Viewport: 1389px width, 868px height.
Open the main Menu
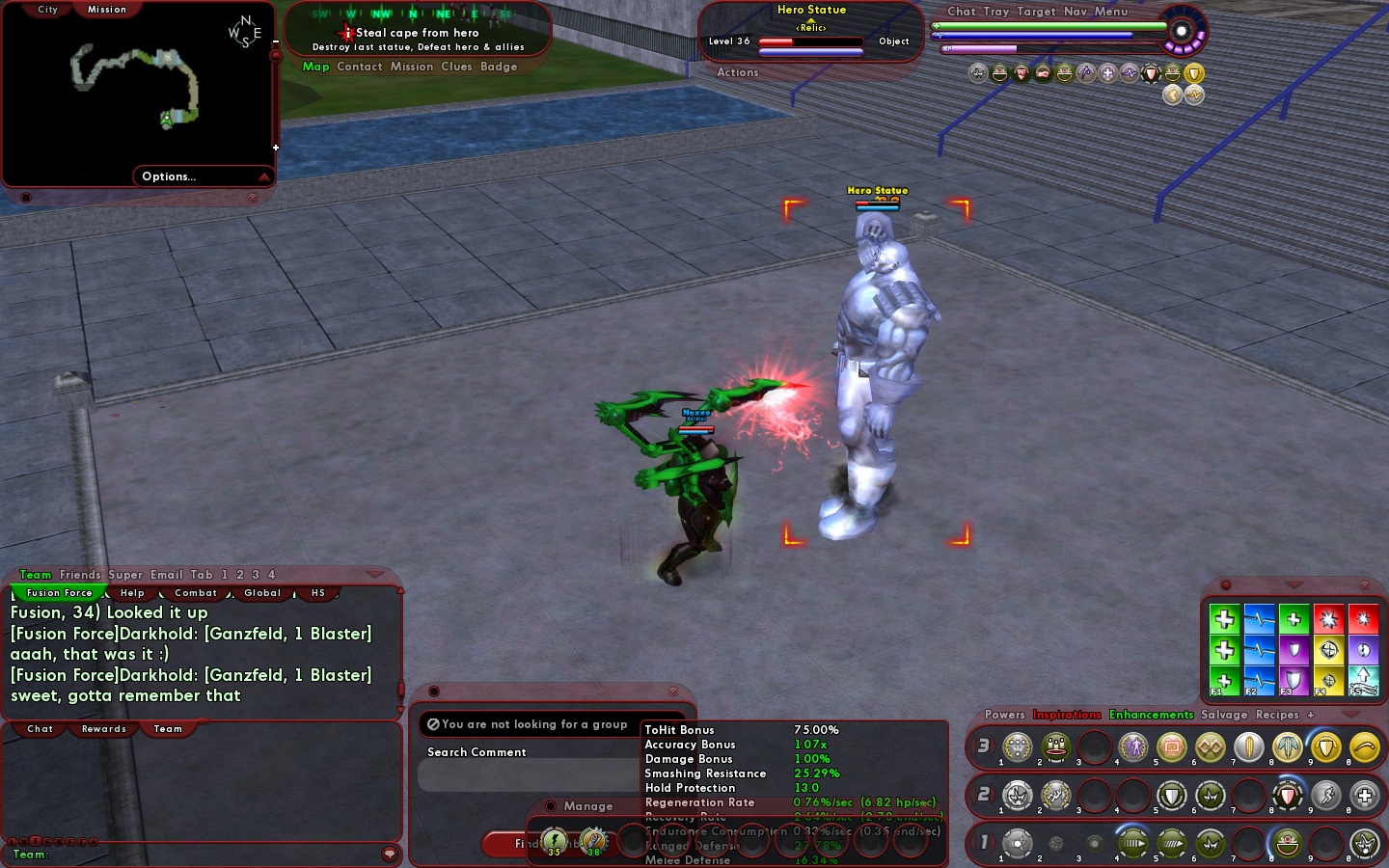click(x=1111, y=12)
